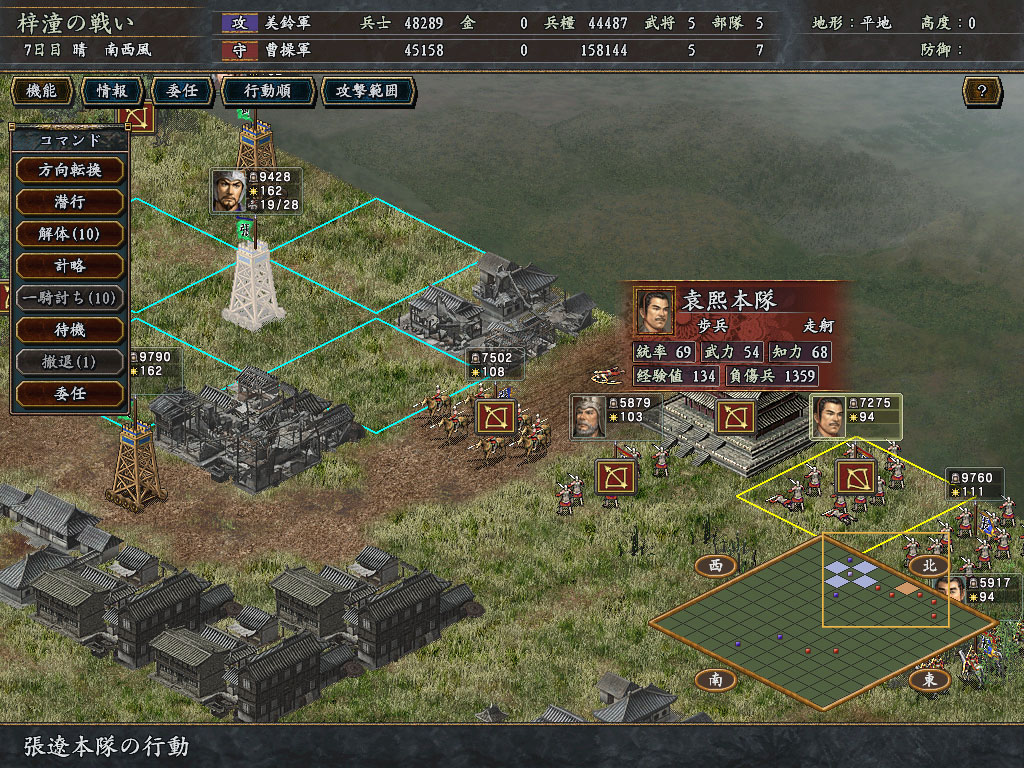Screen dimensions: 1024x768
Task: Choose the 待機 command
Action: (70, 329)
